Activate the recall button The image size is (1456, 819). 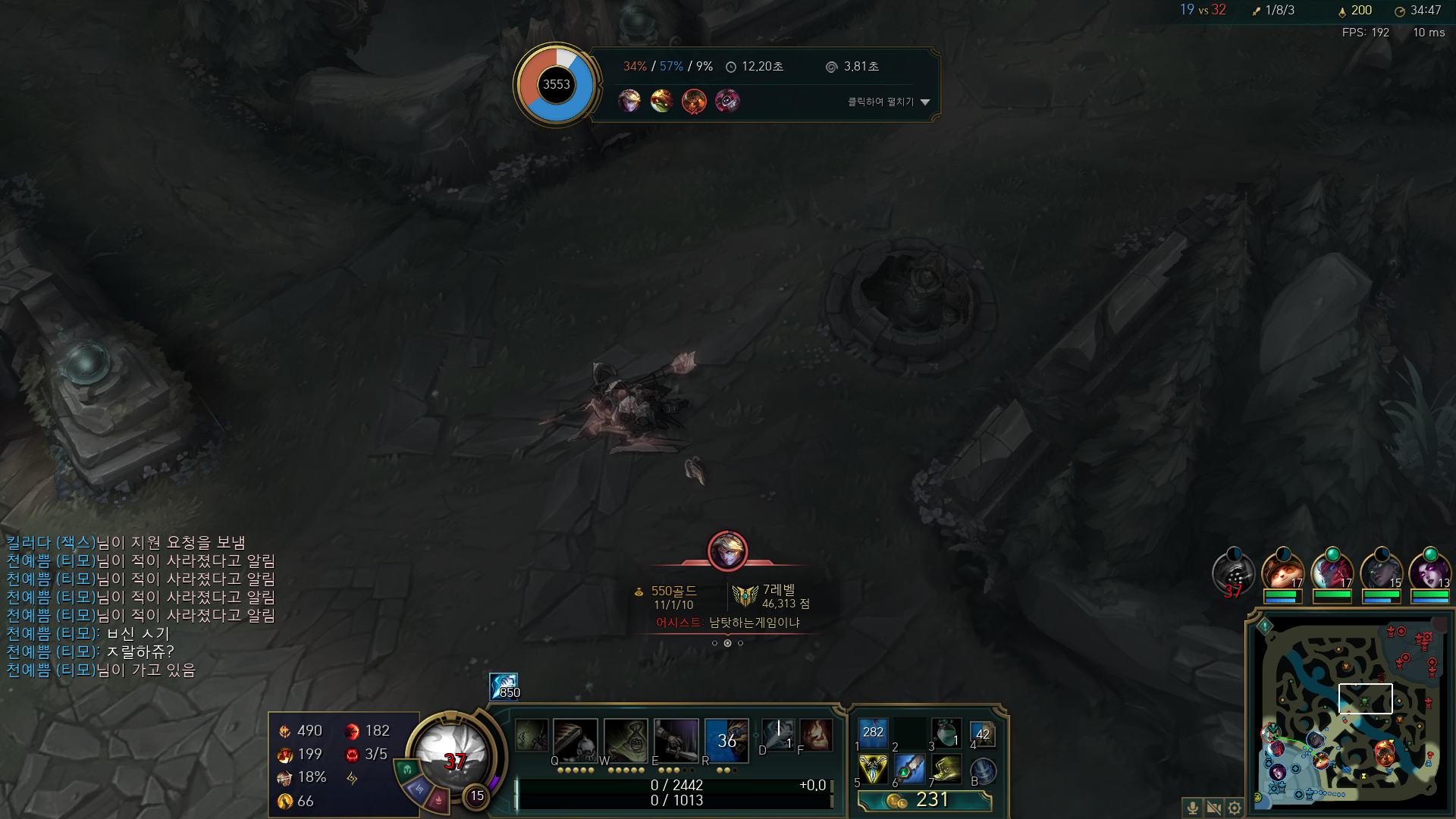983,770
